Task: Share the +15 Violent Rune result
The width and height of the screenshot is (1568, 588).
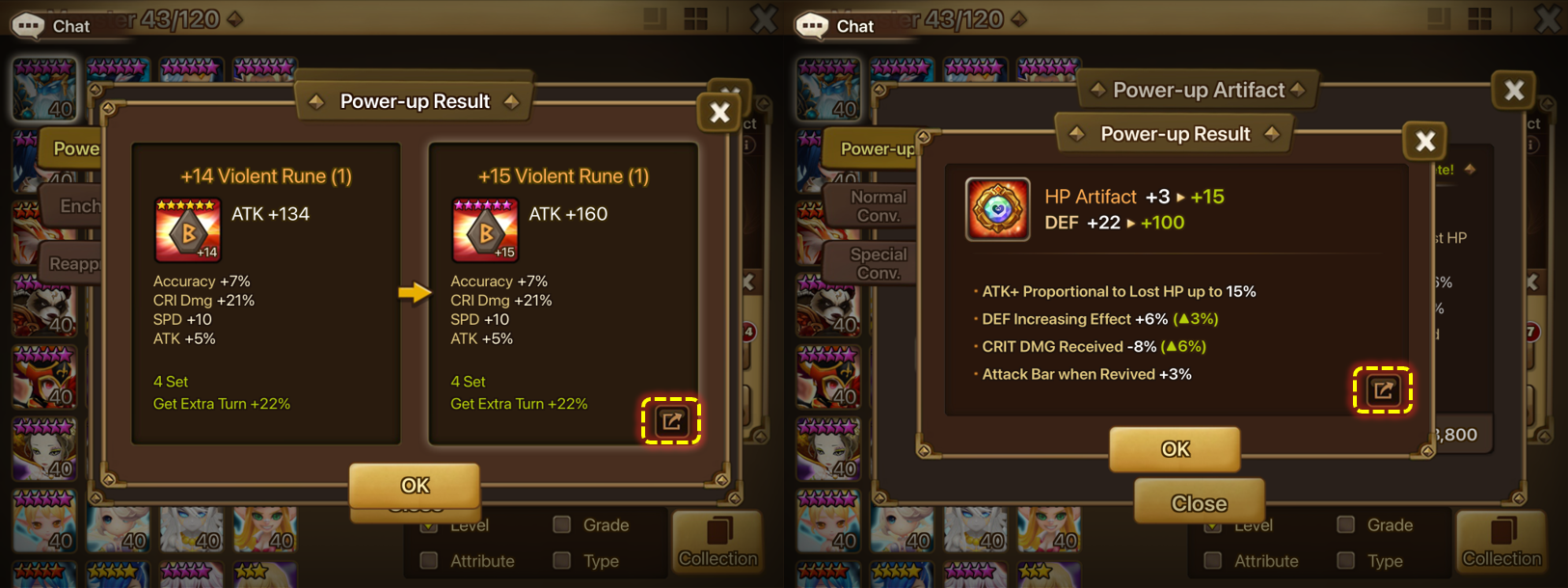Action: pyautogui.click(x=671, y=421)
